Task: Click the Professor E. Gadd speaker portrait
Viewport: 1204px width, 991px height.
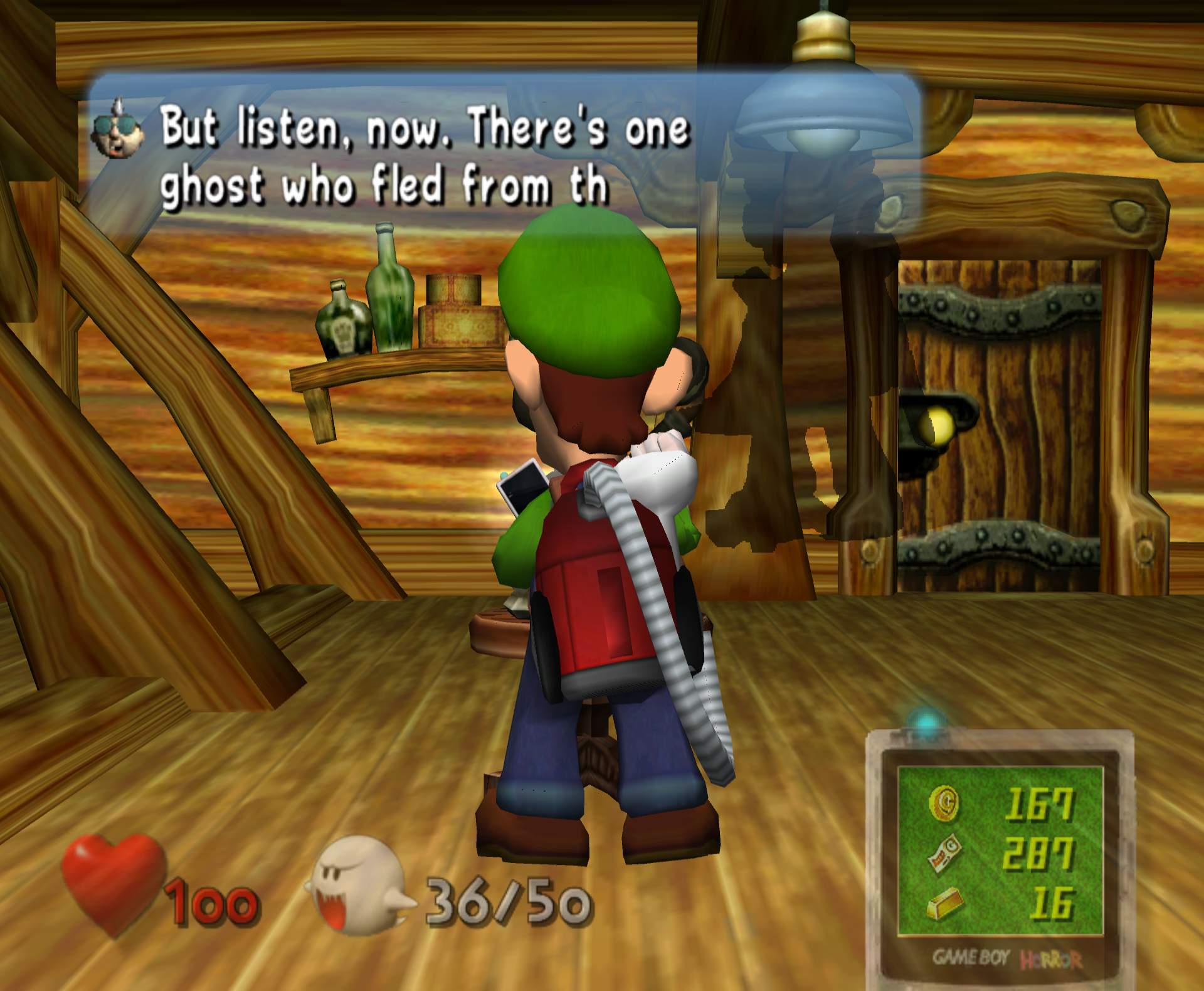Action: click(x=117, y=130)
